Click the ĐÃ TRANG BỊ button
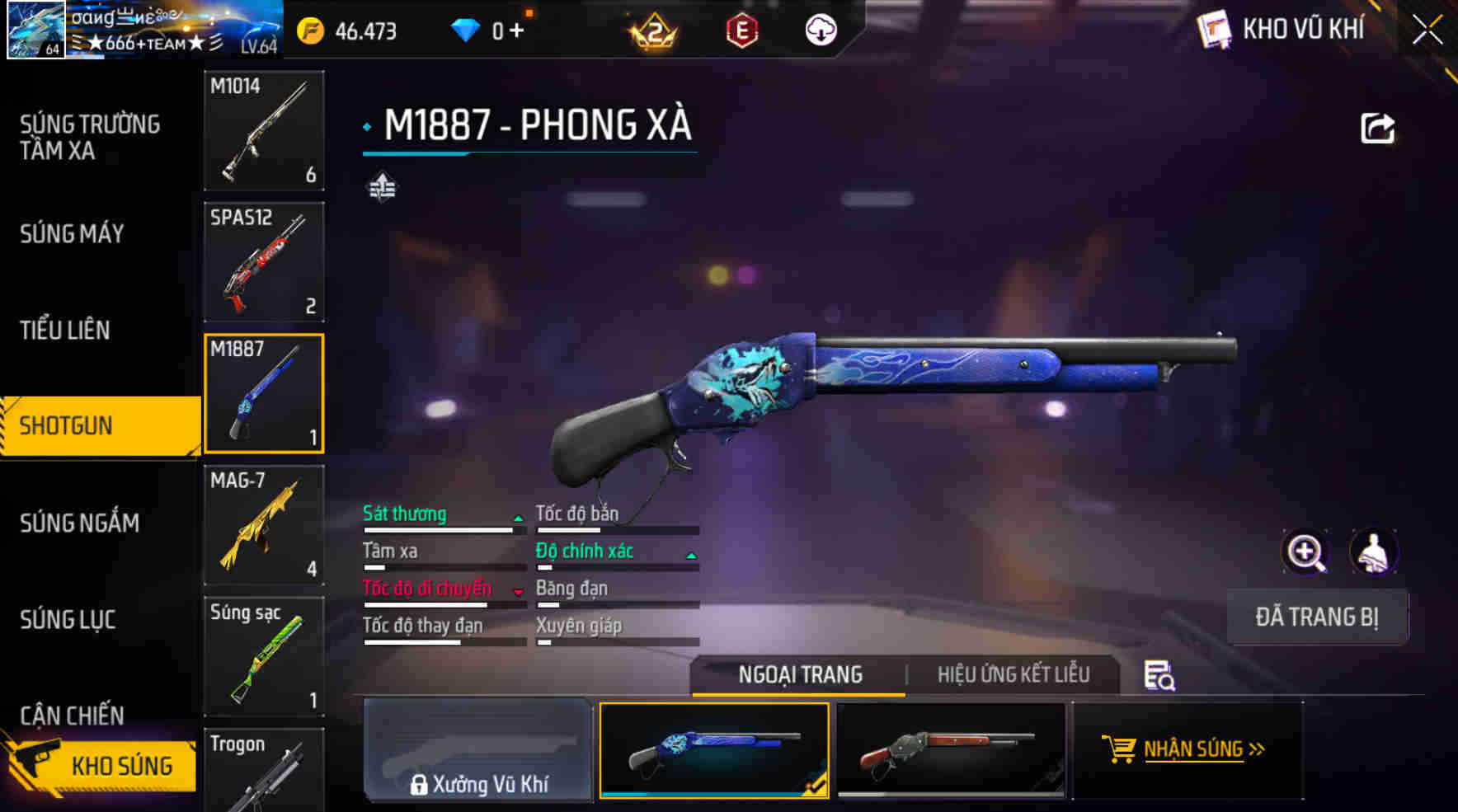Image resolution: width=1458 pixels, height=812 pixels. [1317, 617]
